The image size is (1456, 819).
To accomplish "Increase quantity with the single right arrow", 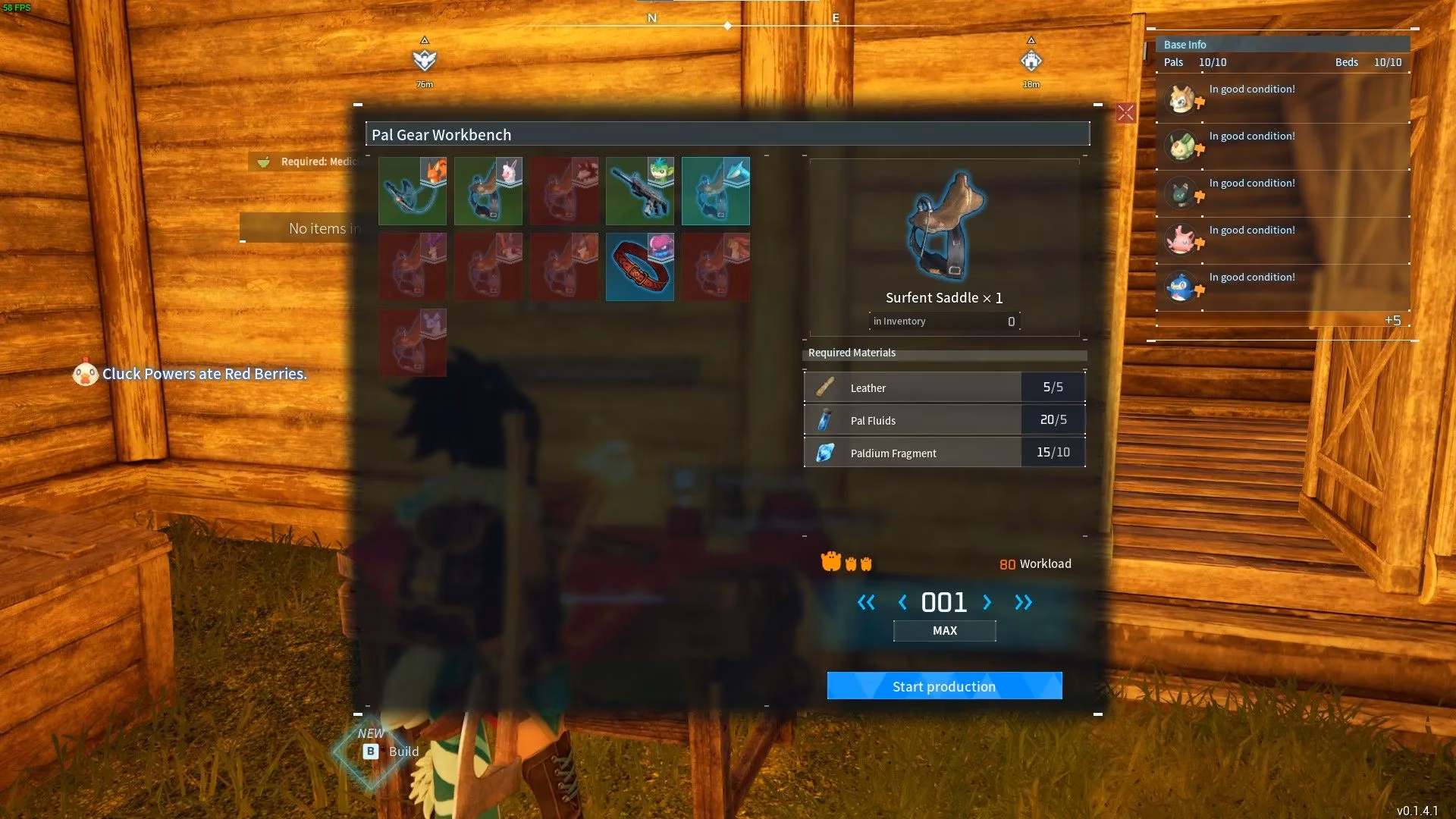I will click(x=987, y=602).
